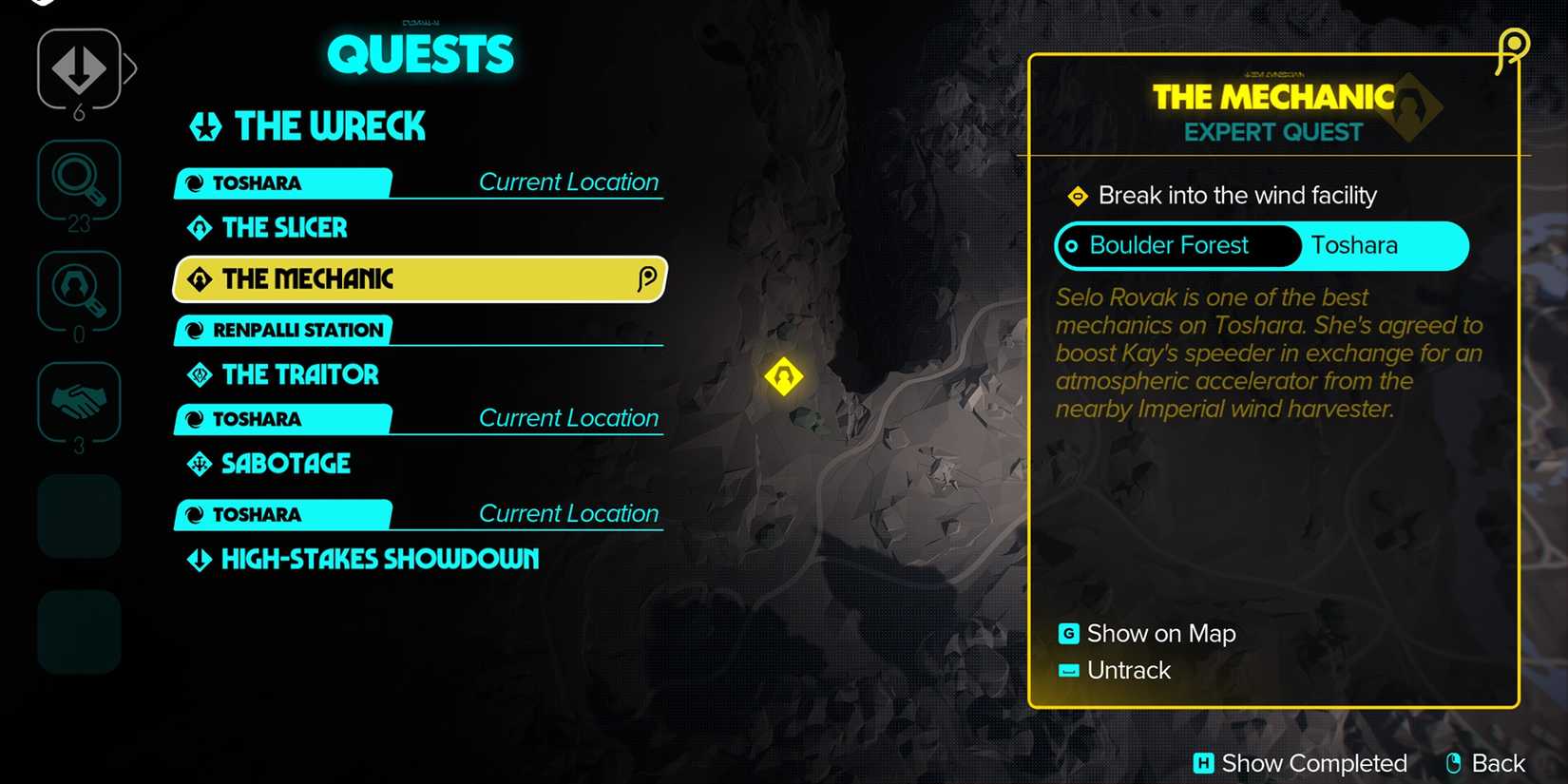Select the Sabotage quest emblem

coord(199,464)
